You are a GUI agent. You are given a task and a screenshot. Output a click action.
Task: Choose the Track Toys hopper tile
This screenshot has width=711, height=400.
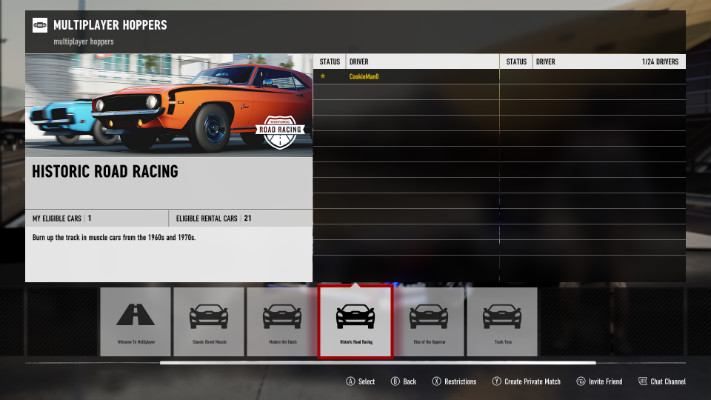tap(501, 322)
